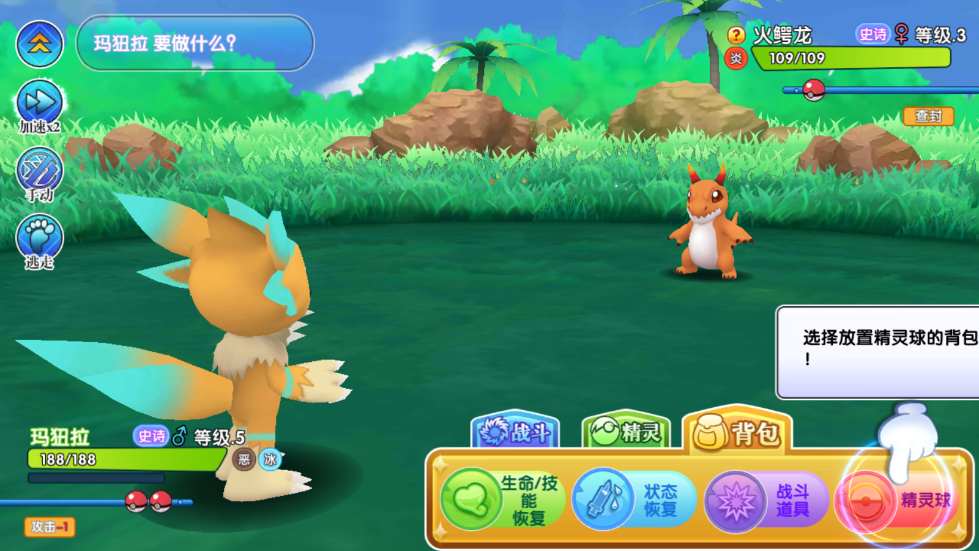Tap the question mark beside 火鳄龙

(736, 35)
